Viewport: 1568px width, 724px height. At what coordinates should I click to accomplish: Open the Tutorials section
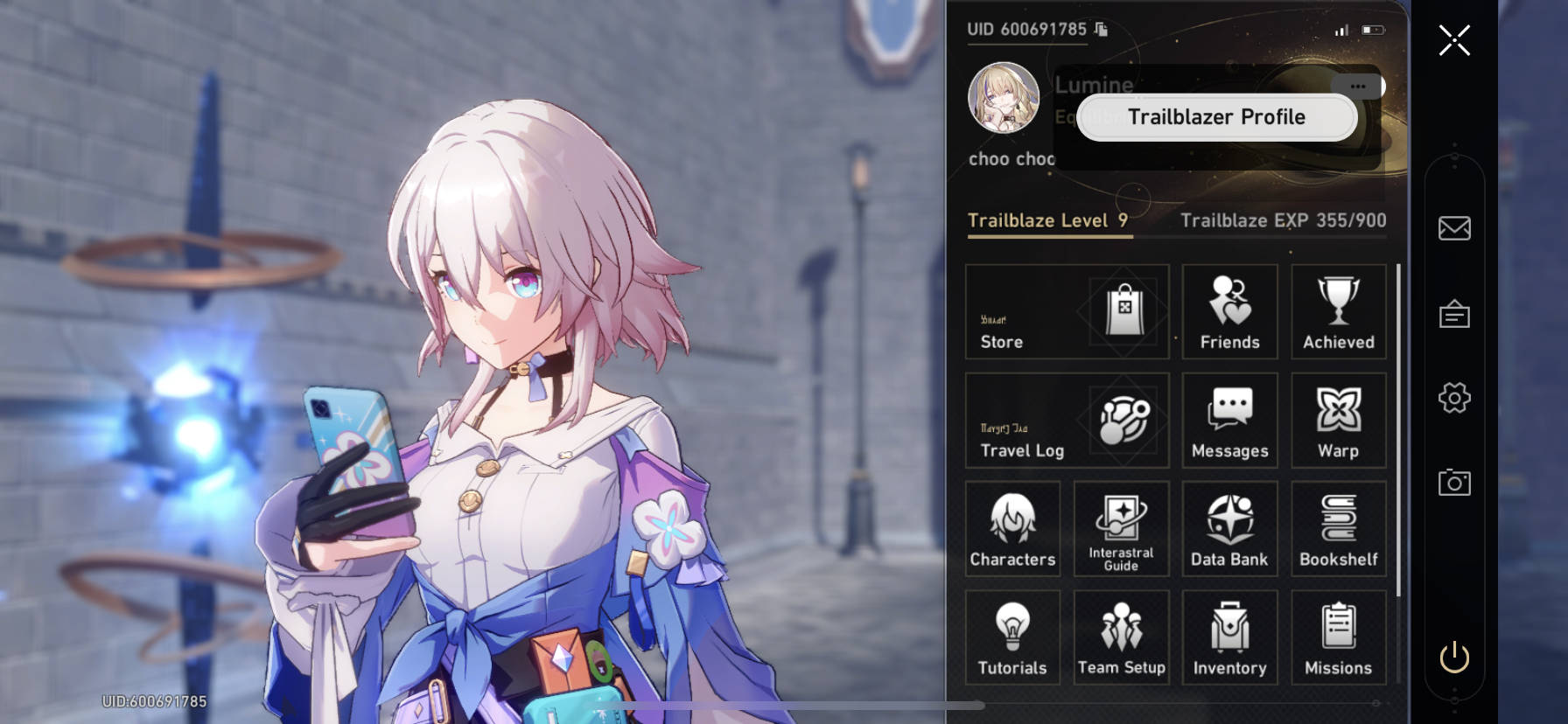(x=1012, y=637)
